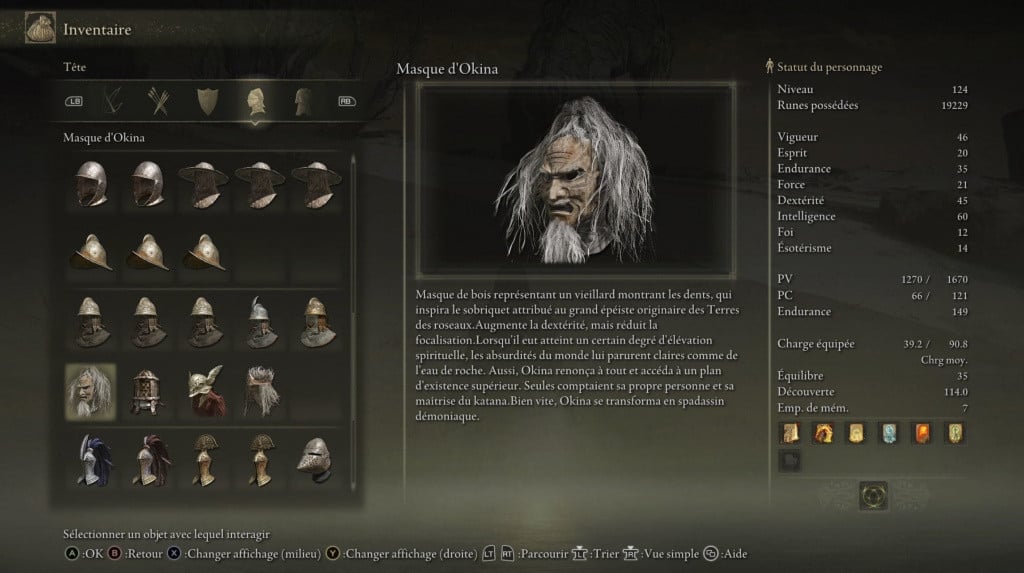Select the blue-plumed knight helm
Screen dimensions: 1024x573
pos(90,459)
